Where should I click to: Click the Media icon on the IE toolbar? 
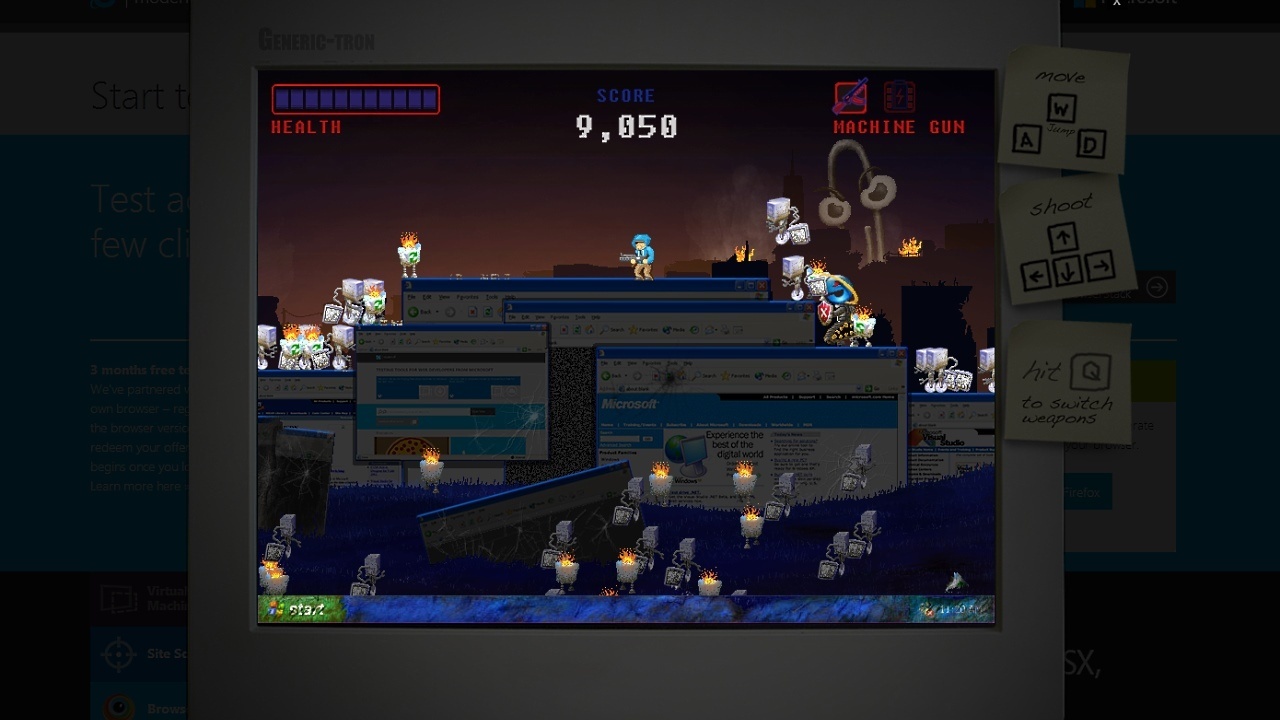click(x=758, y=375)
